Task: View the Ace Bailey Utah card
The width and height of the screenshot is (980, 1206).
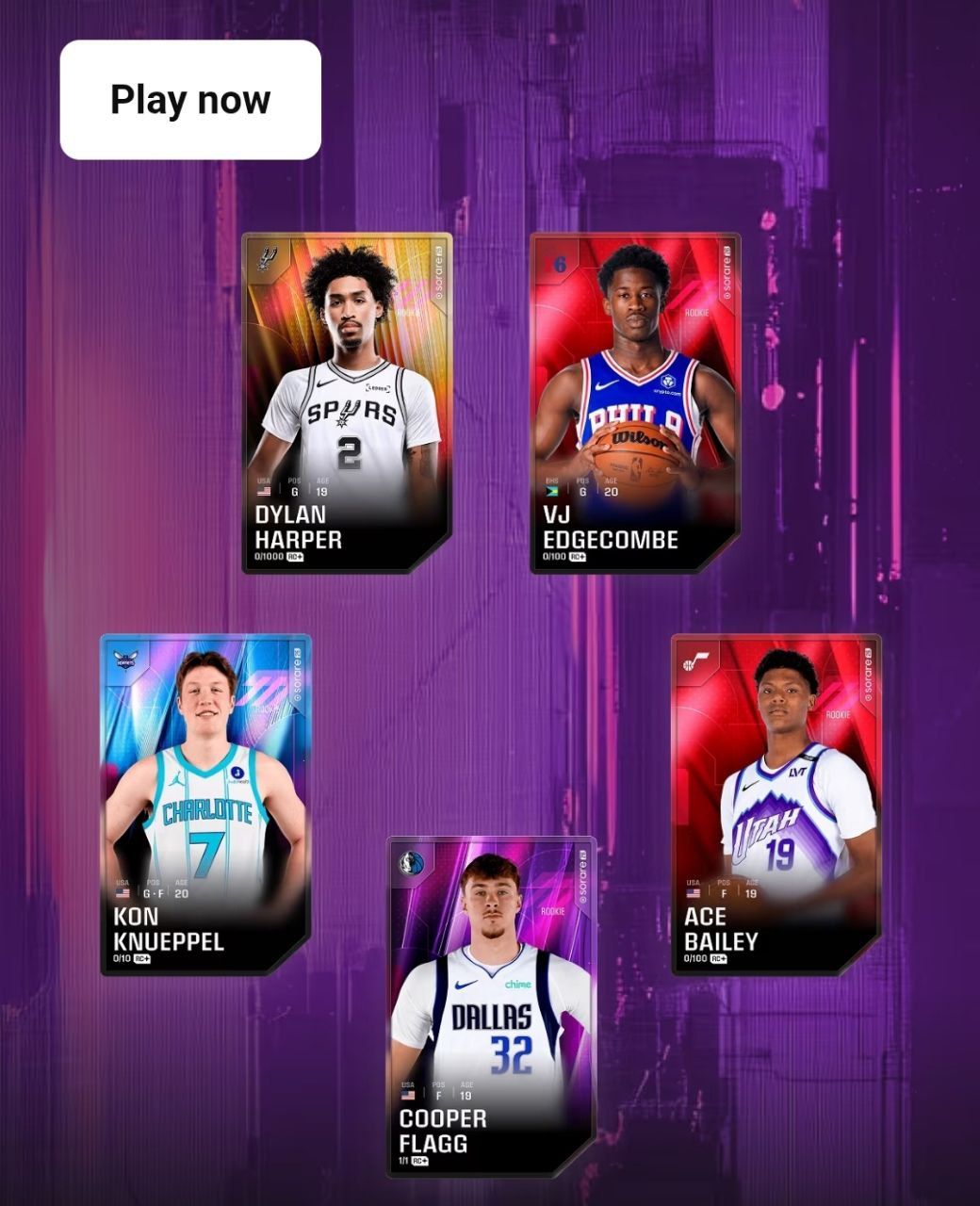Action: (x=776, y=805)
